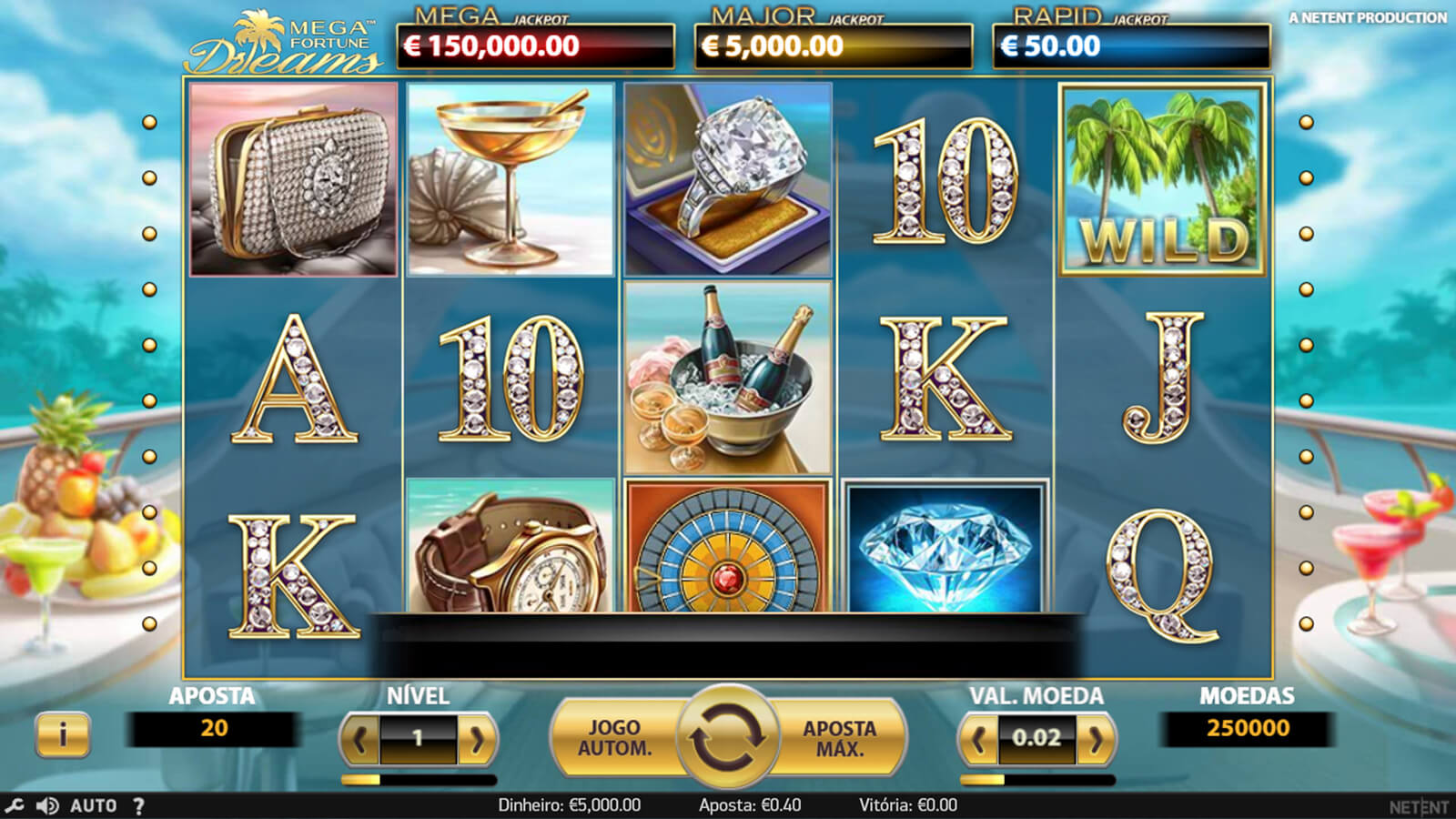
Task: Raise the Val. Moeda coin value
Action: coord(1096,740)
